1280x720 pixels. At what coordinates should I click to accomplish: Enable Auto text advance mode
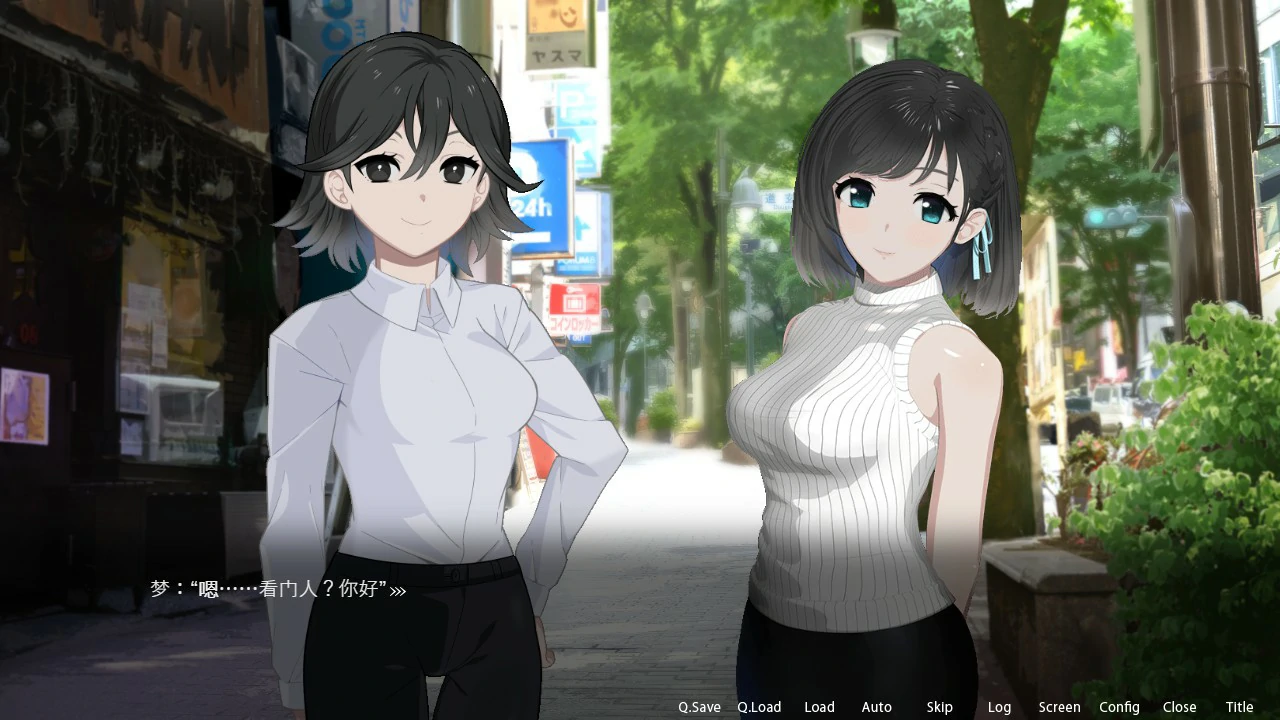coord(877,707)
